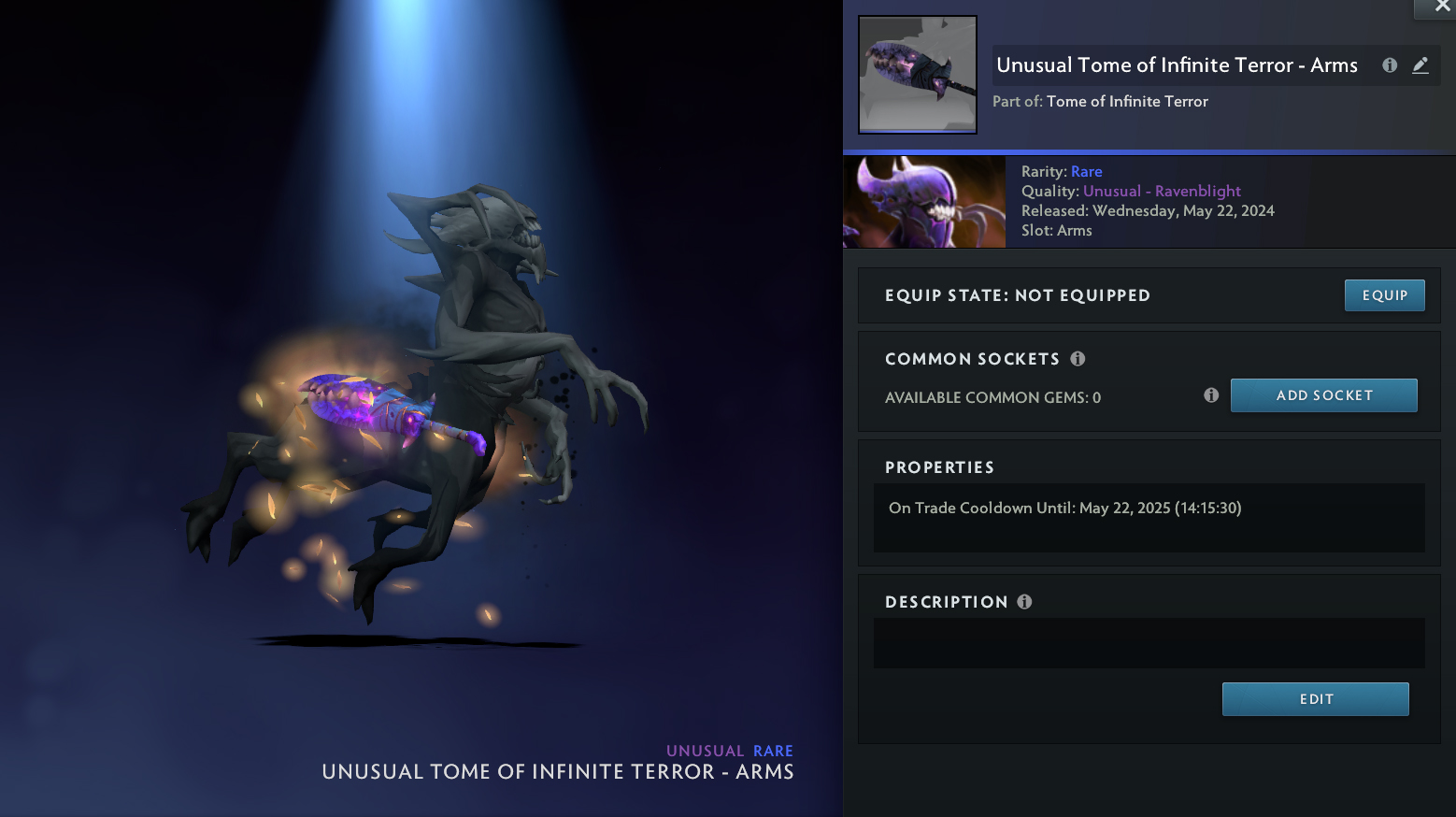Click the Description info icon

(x=1024, y=602)
